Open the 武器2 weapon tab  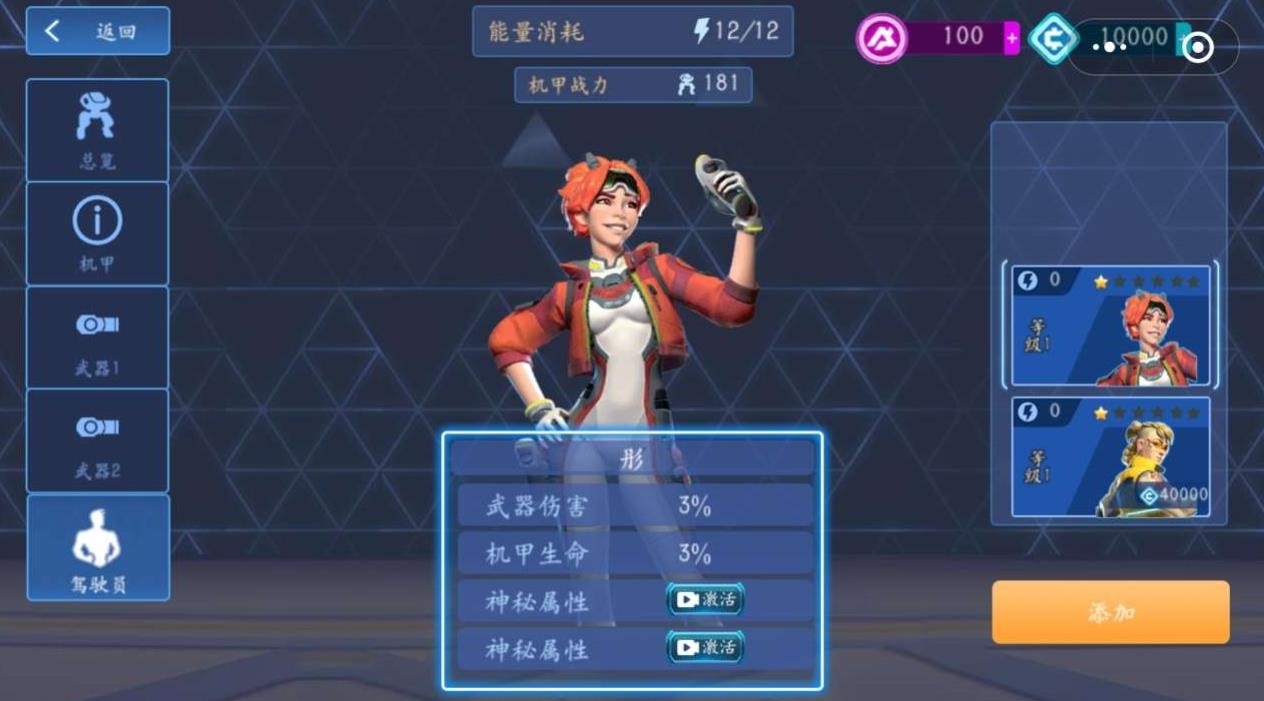coord(97,441)
